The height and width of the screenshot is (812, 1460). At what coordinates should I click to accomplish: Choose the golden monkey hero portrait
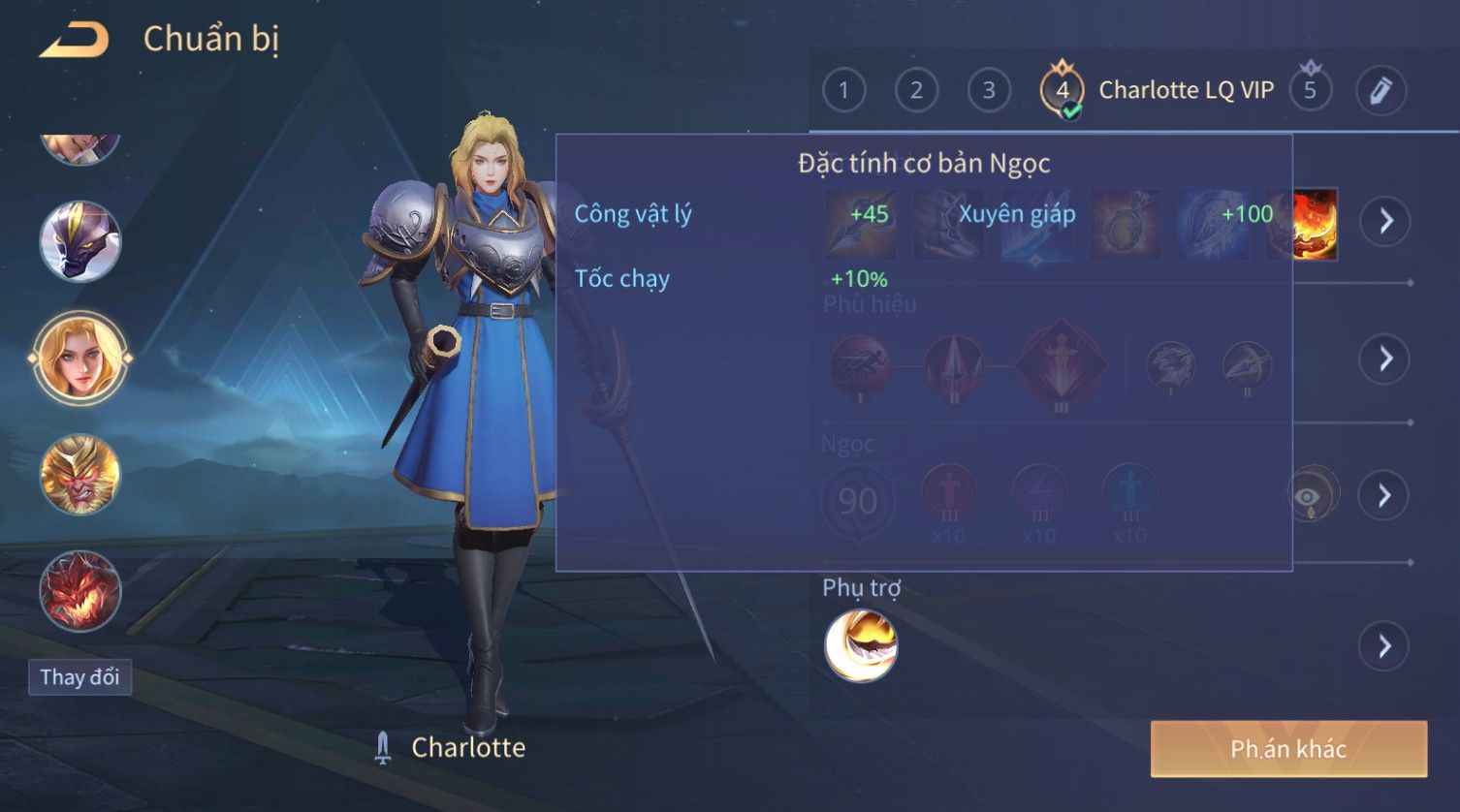pos(80,475)
